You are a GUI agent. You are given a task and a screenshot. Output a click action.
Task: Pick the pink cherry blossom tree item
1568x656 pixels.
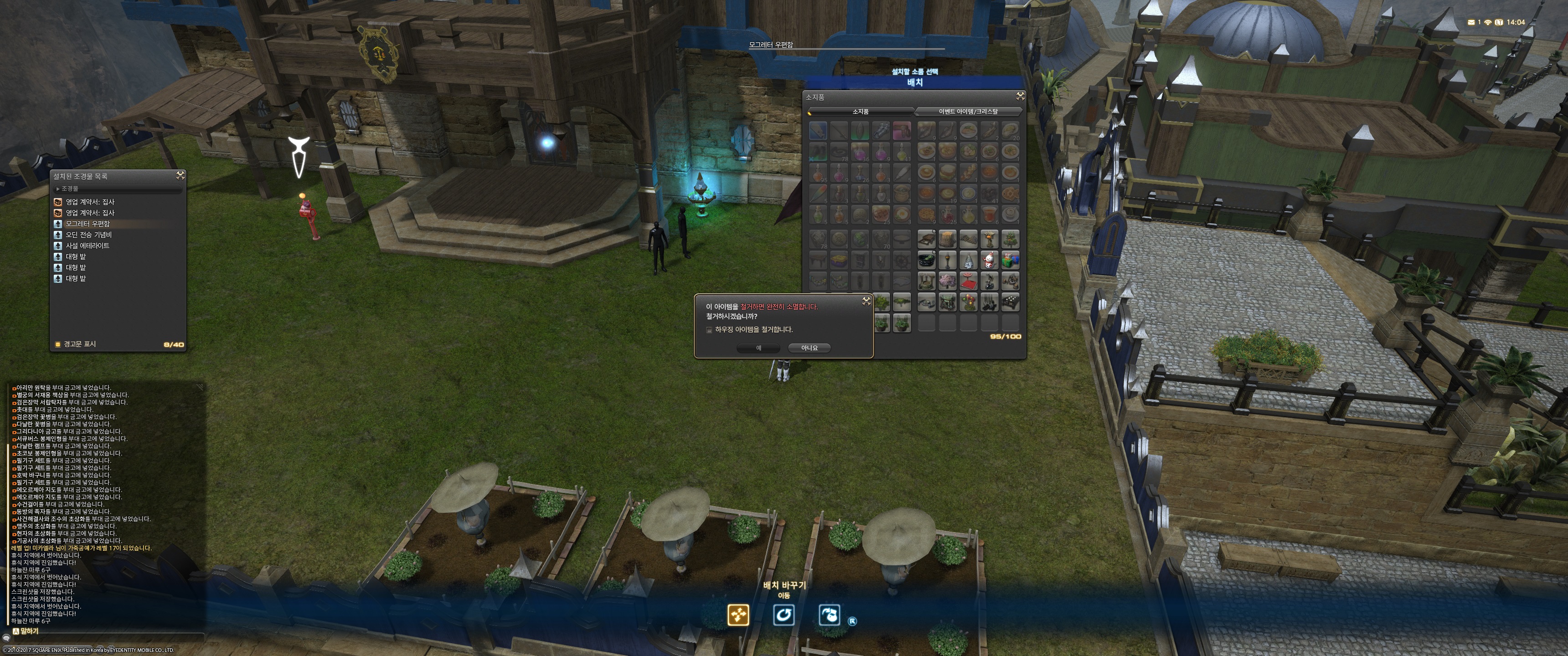(x=947, y=281)
